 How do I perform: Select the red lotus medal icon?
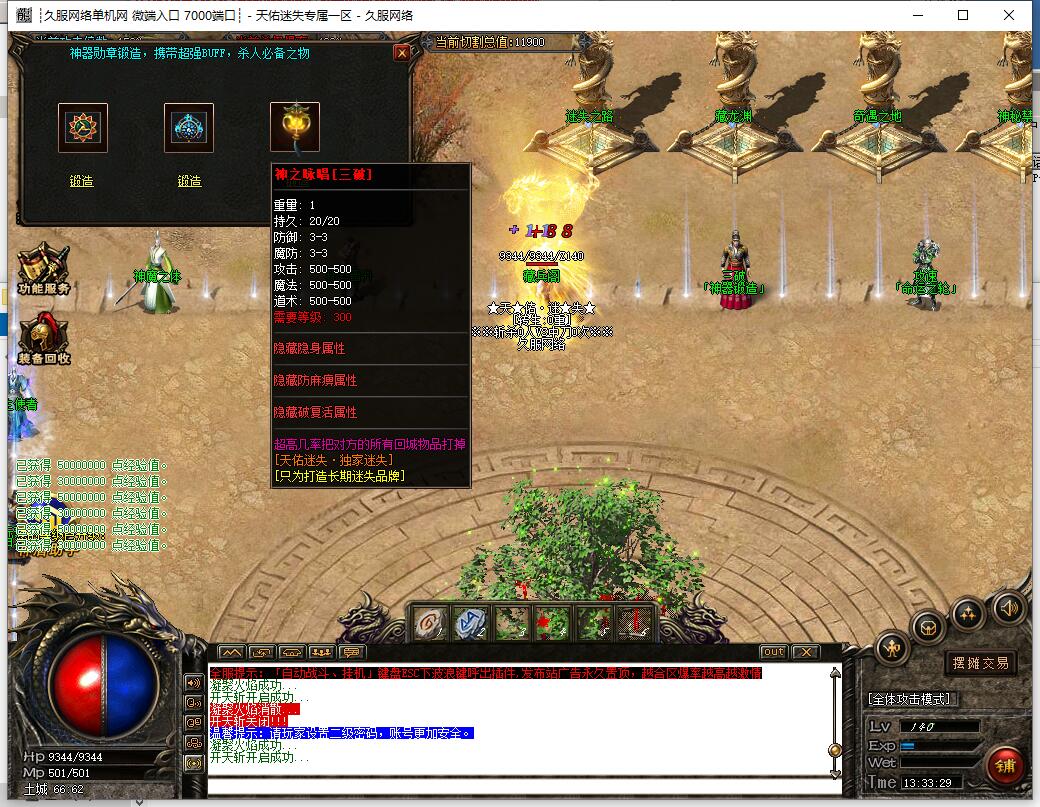[82, 127]
